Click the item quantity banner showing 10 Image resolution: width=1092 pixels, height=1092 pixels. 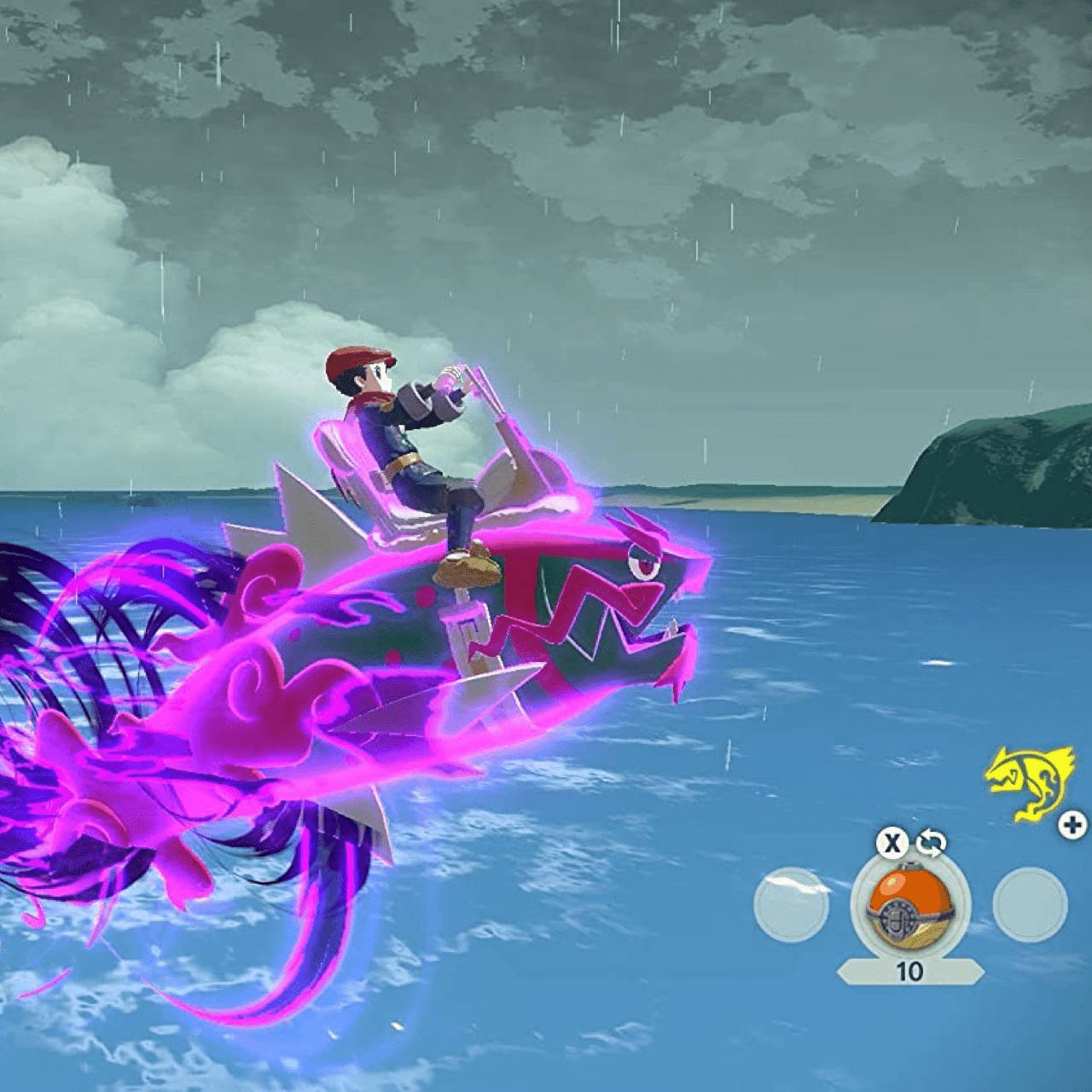(909, 969)
